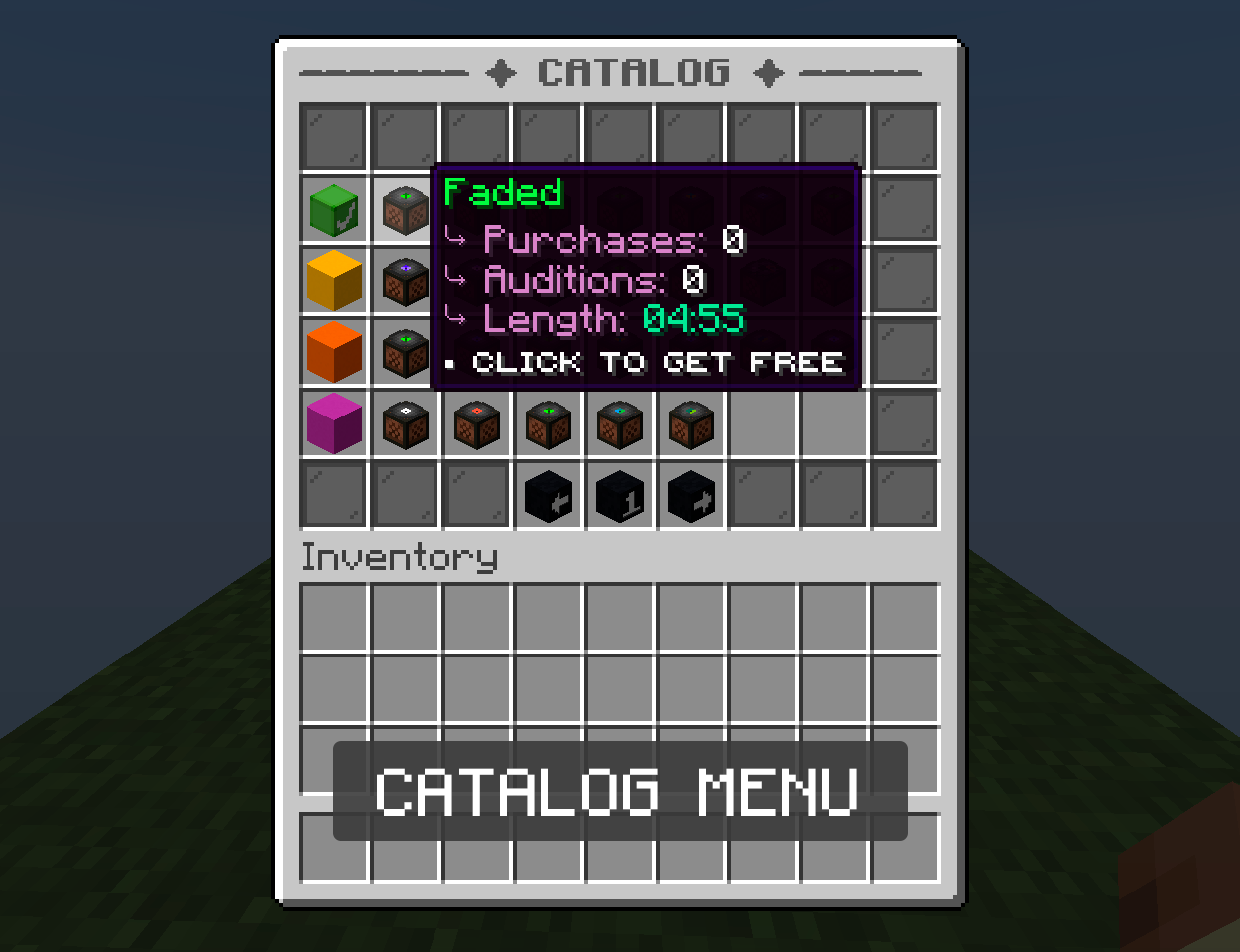Click the jukebox with the purple dot
Screen dimensions: 1240x952
[x=405, y=281]
